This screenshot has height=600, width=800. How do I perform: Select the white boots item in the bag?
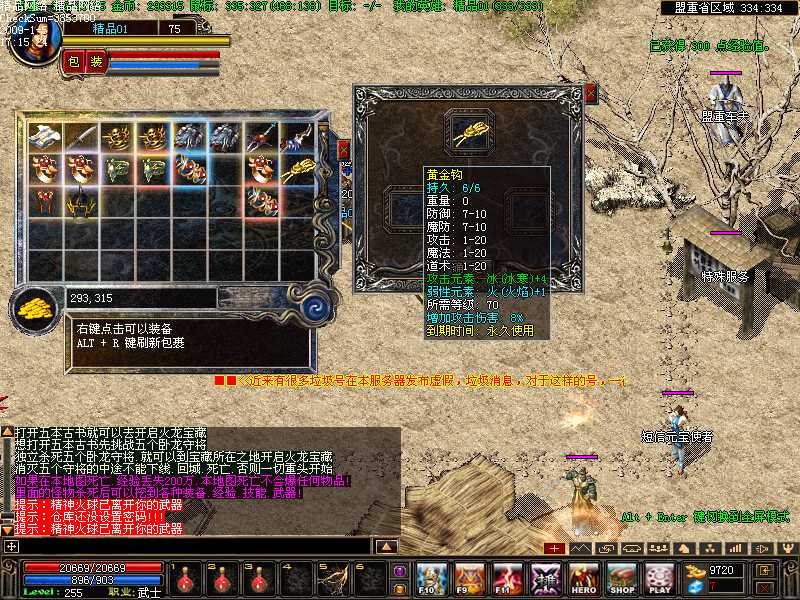(x=45, y=138)
